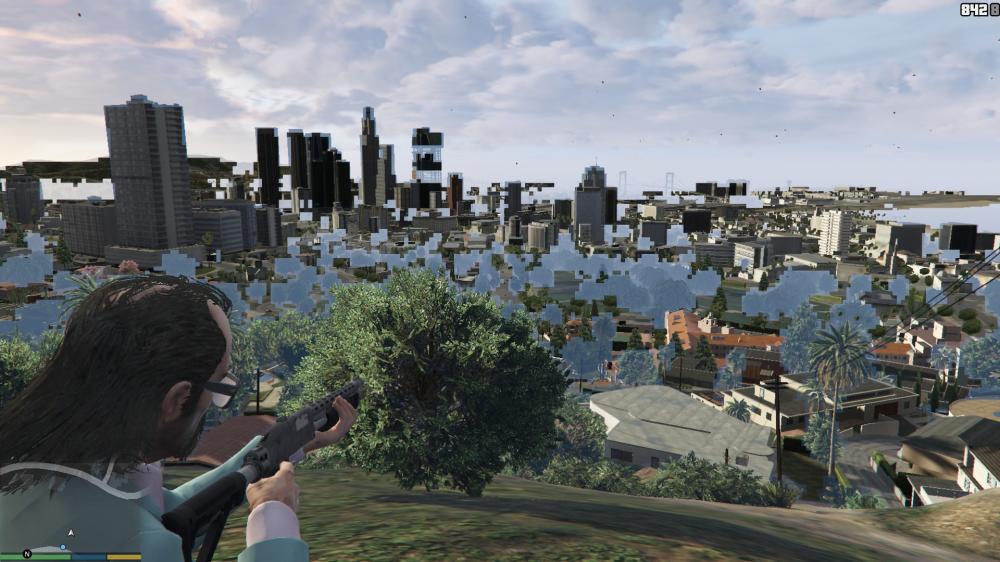Click the minimap's north N marker
The width and height of the screenshot is (1000, 562).
(x=27, y=553)
